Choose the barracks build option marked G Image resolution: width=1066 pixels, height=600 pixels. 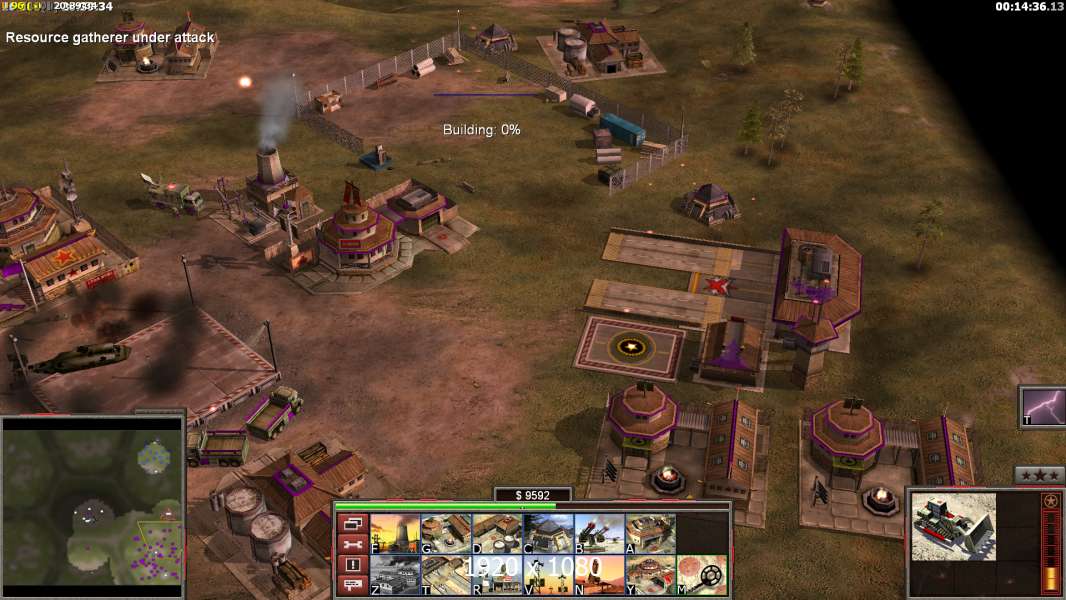(x=446, y=534)
